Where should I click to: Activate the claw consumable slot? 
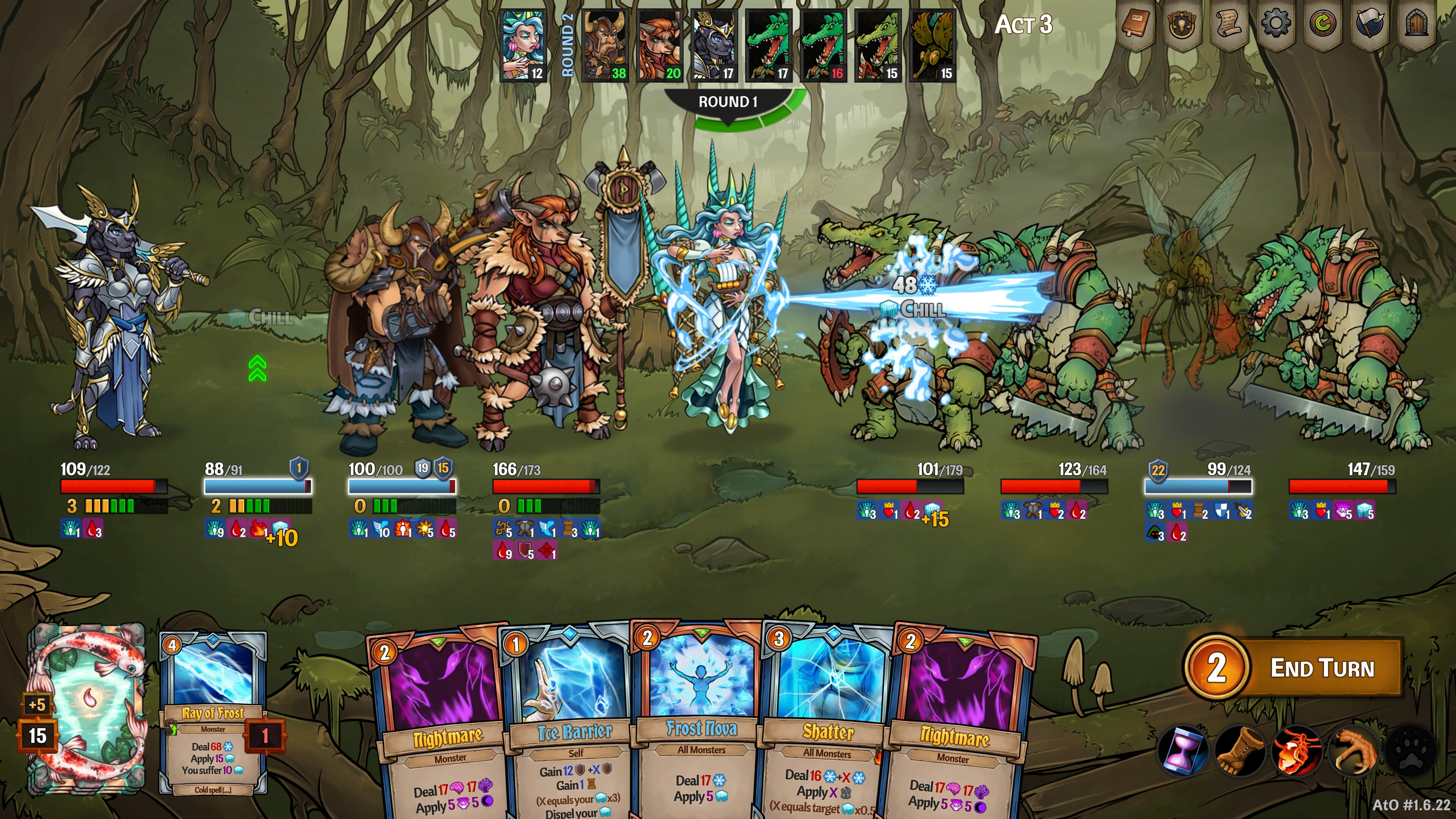tap(1354, 752)
